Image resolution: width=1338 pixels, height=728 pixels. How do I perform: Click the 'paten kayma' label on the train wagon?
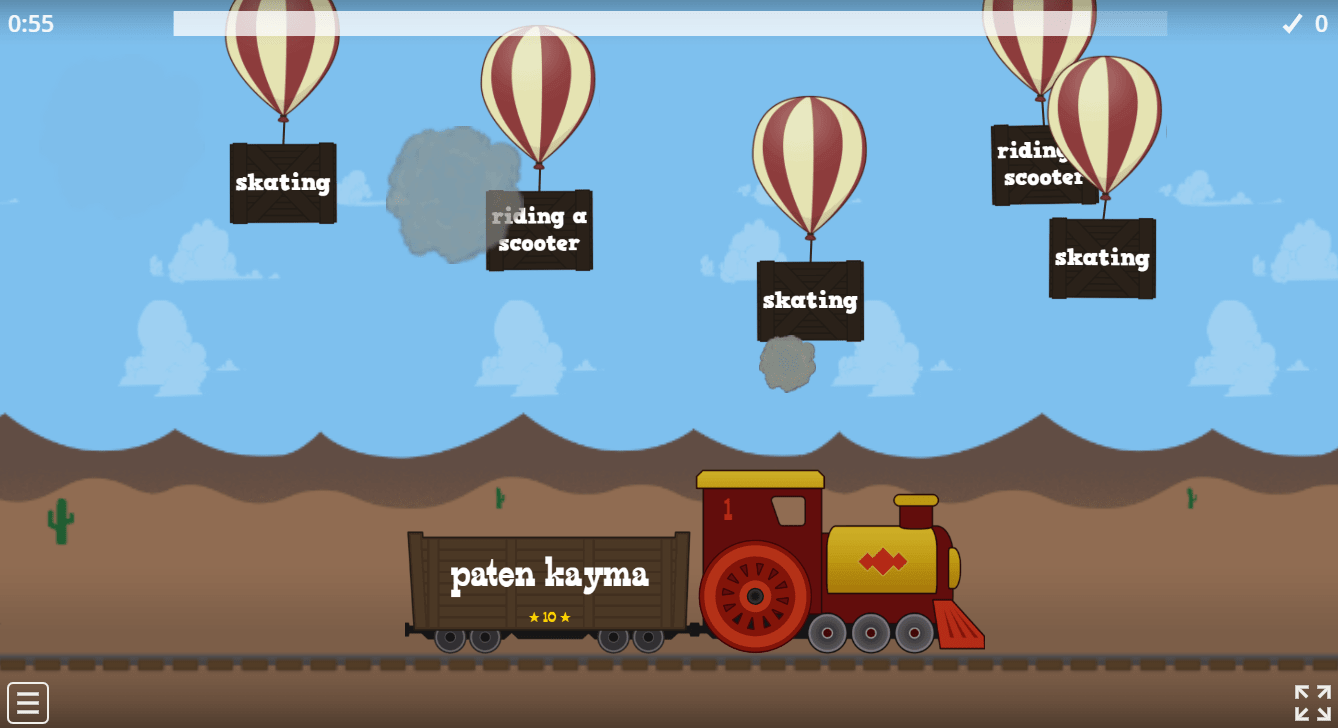click(x=549, y=575)
